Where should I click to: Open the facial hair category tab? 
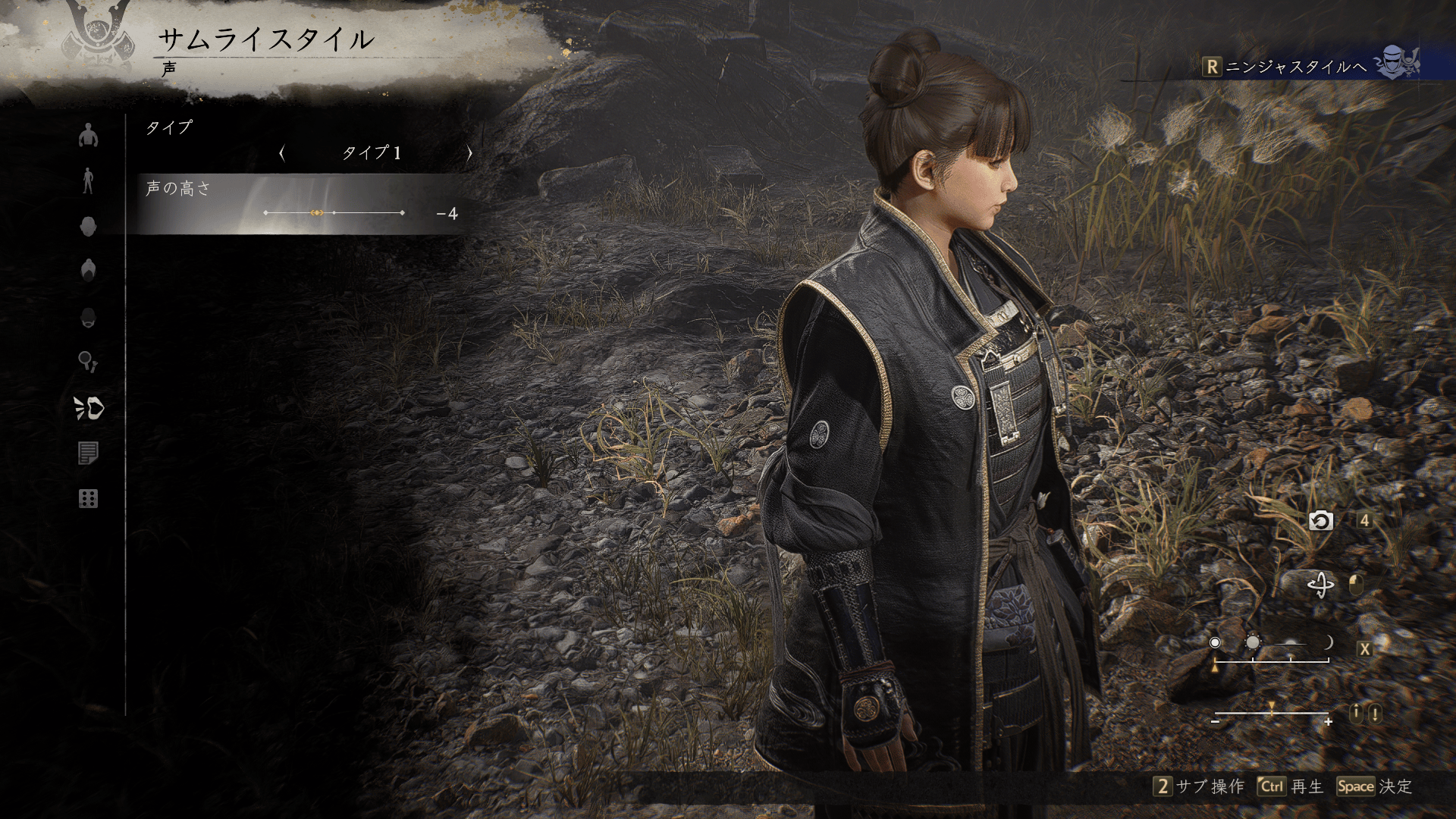point(89,317)
